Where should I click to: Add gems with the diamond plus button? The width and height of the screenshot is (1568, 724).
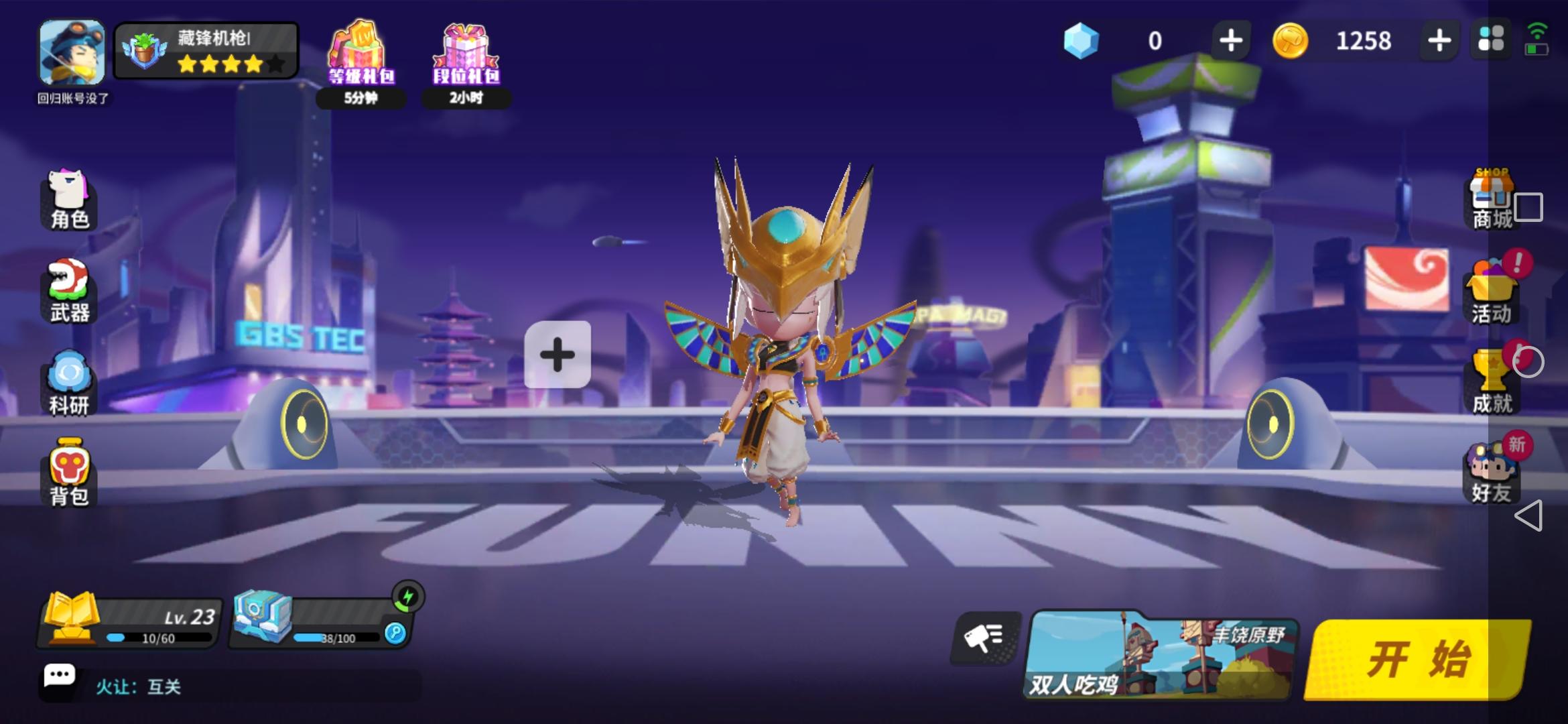click(1232, 42)
